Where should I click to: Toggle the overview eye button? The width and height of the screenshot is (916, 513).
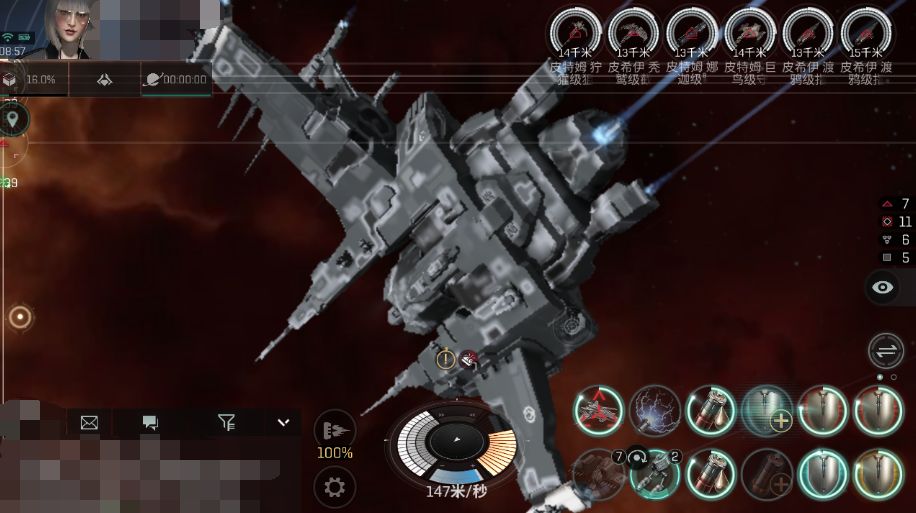[x=883, y=288]
